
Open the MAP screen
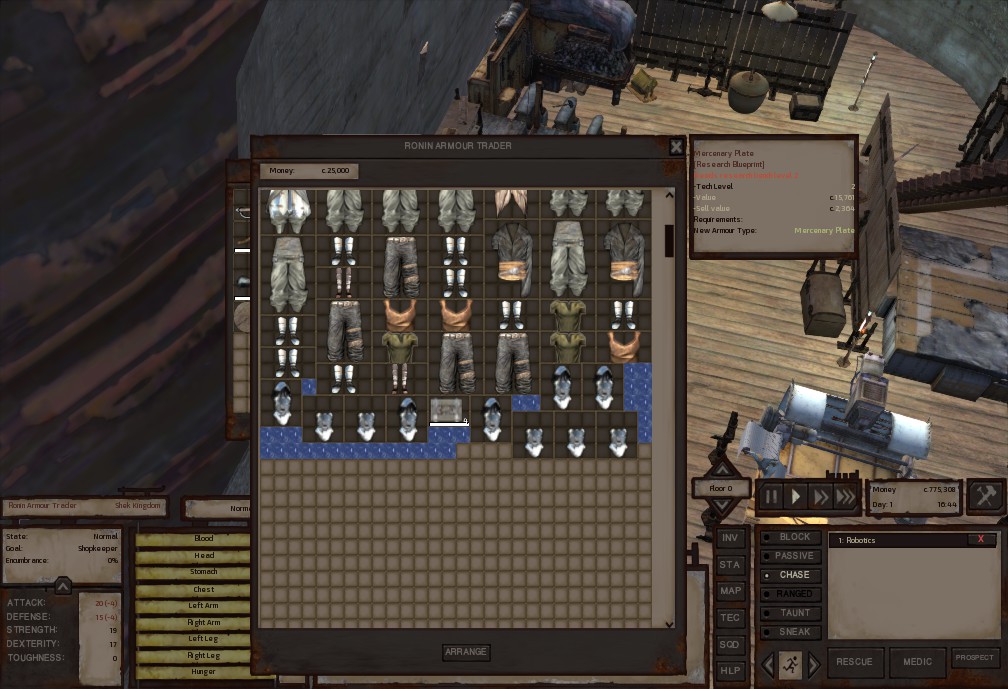click(x=730, y=591)
